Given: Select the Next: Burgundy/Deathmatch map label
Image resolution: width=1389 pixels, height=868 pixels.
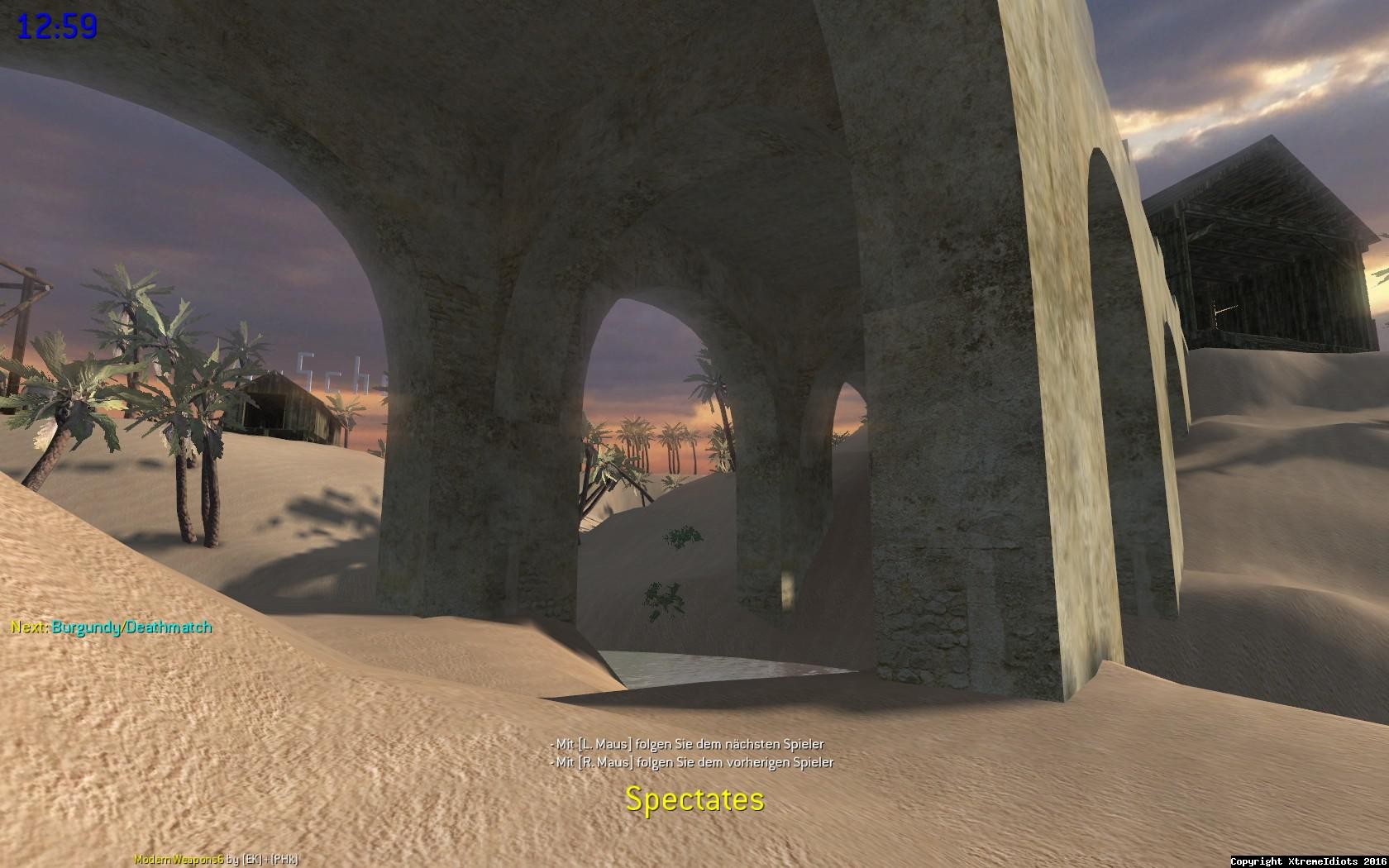Looking at the screenshot, I should coord(112,628).
